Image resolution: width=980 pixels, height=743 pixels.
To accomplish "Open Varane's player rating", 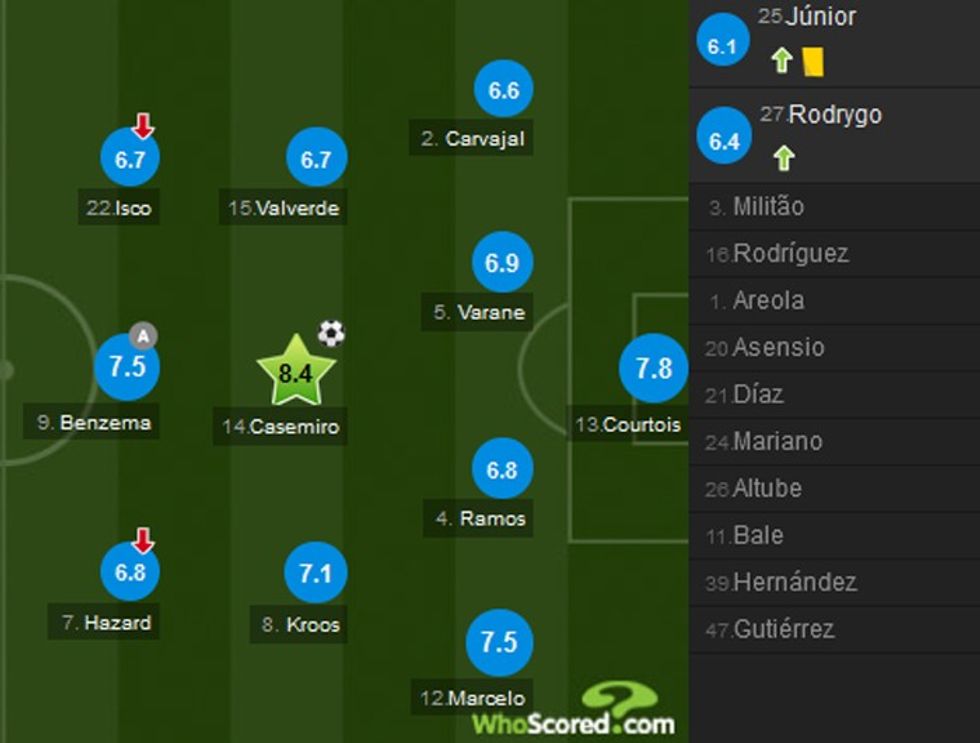I will (501, 263).
